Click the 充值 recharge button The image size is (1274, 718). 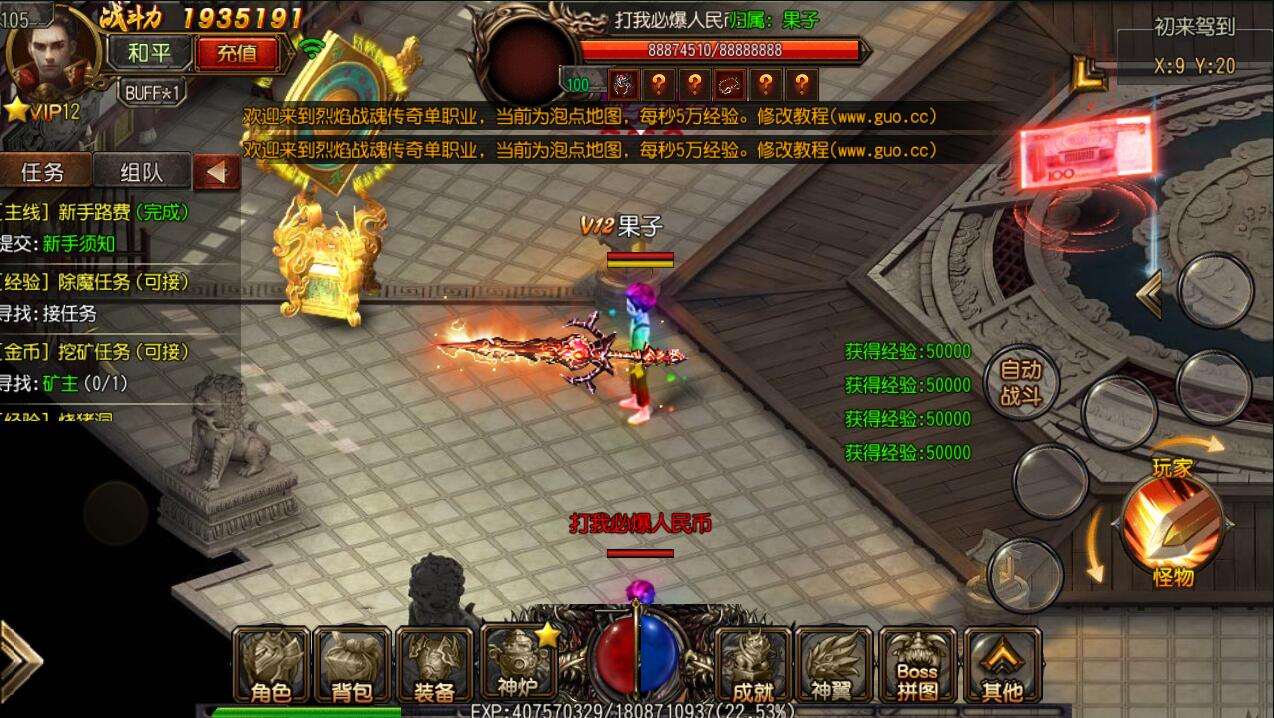pos(237,53)
